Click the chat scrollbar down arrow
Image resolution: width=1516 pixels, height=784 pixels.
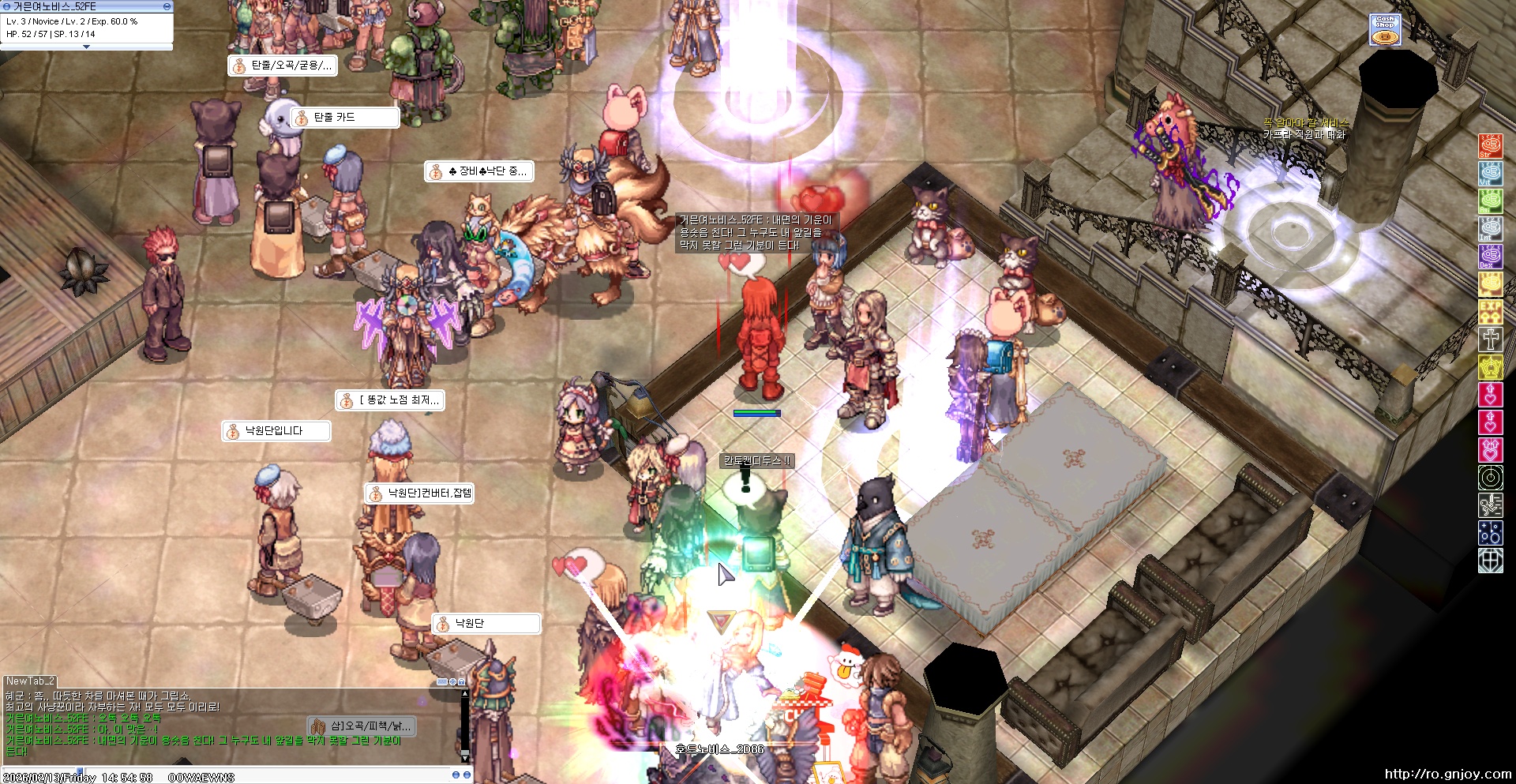465,756
